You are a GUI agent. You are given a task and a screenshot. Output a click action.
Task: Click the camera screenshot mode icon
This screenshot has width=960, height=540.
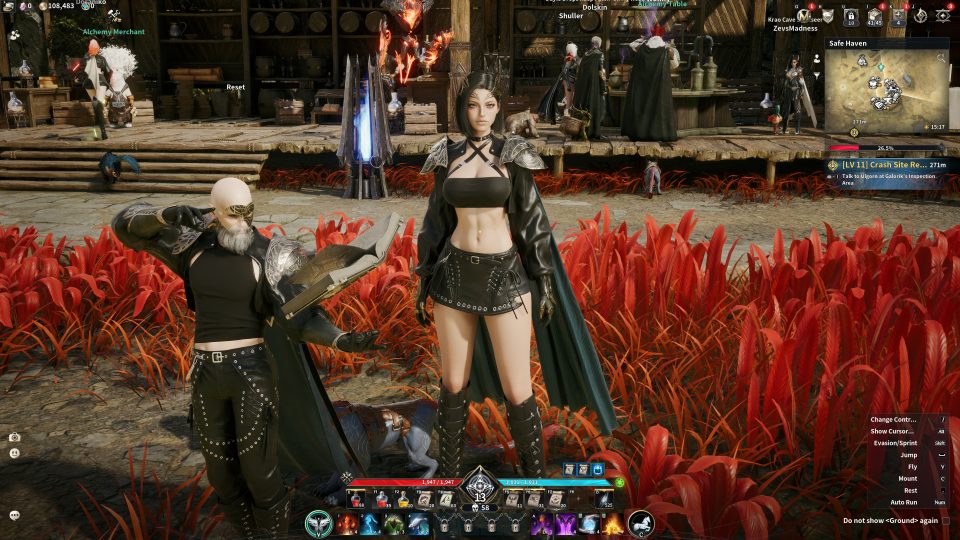tap(15, 437)
